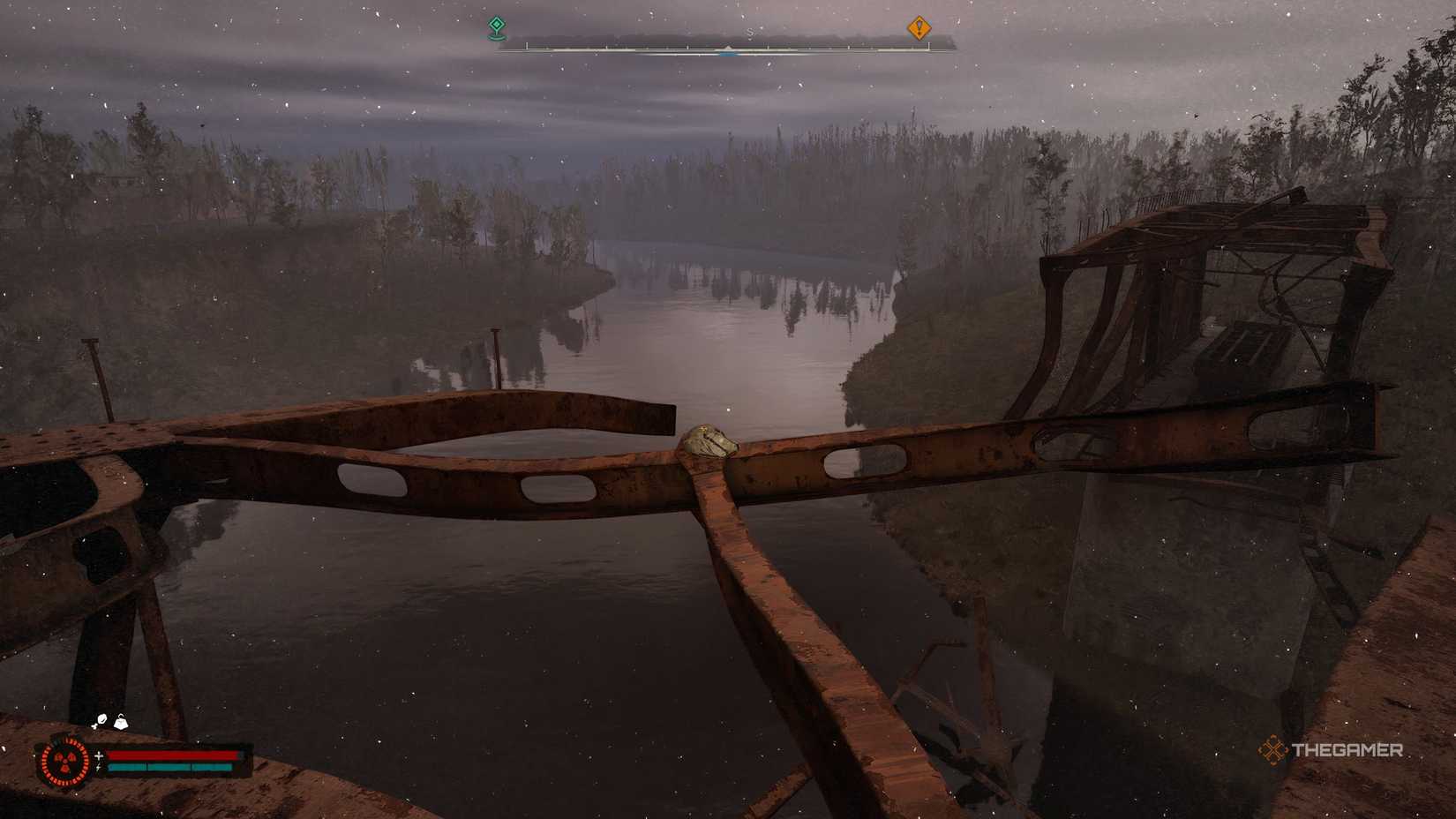
Task: Click the blue heading indicator under the compass
Action: coord(728,55)
